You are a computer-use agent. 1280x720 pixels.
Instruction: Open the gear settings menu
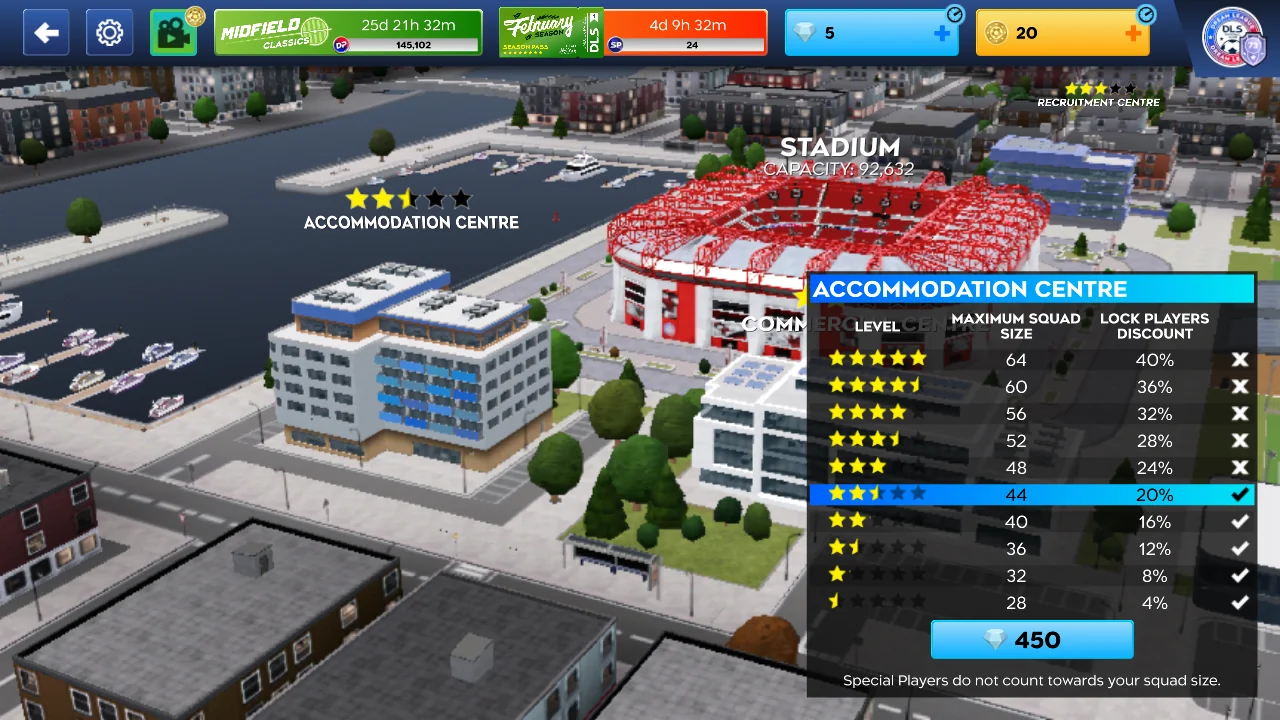[x=109, y=33]
